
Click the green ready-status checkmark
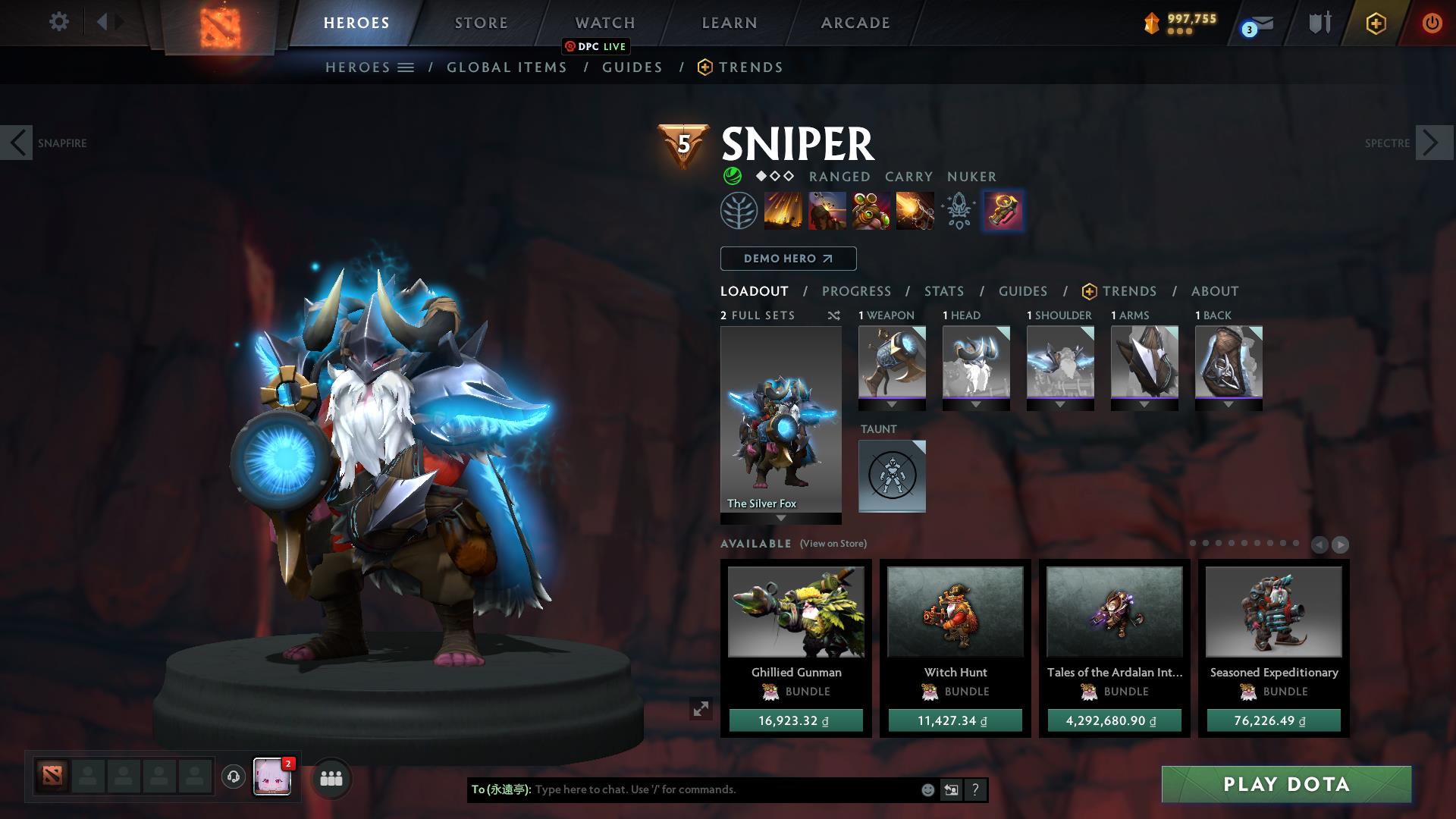(730, 176)
